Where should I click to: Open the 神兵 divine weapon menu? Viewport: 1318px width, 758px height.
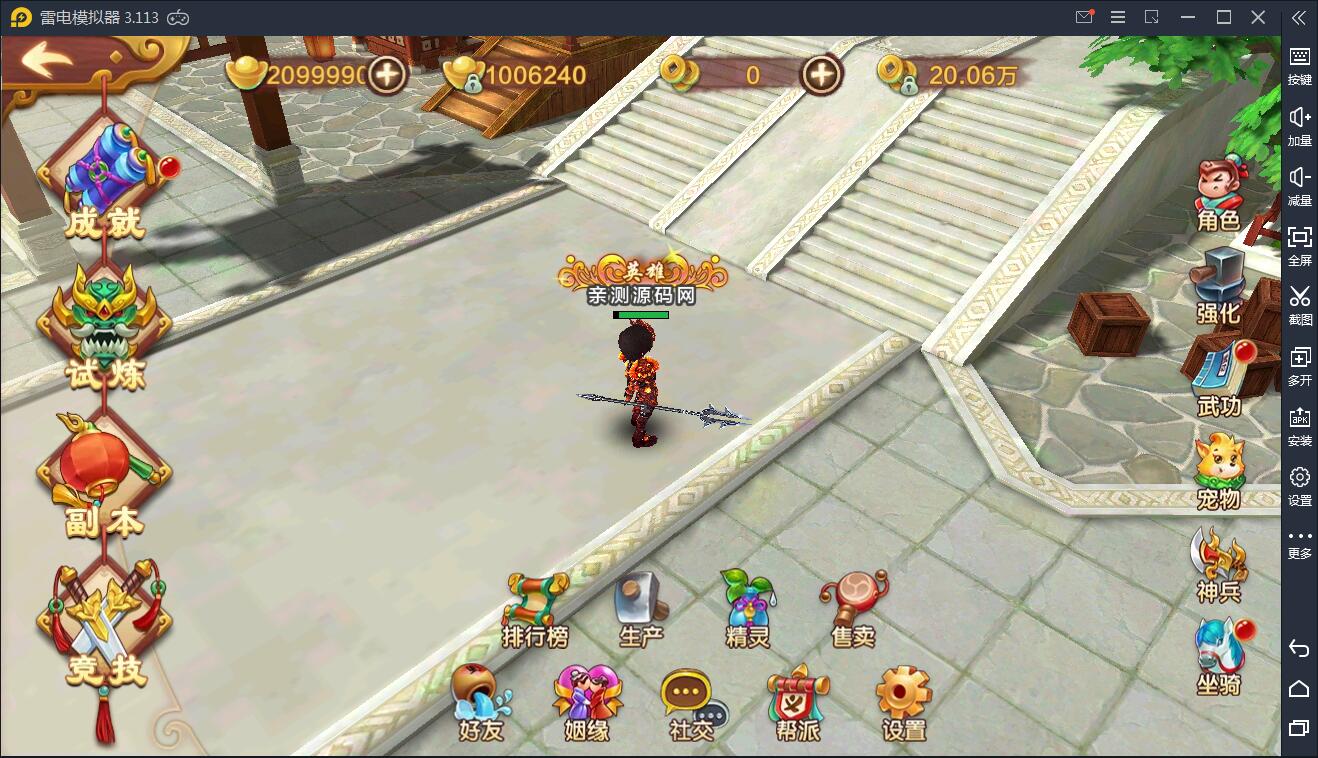(1218, 565)
